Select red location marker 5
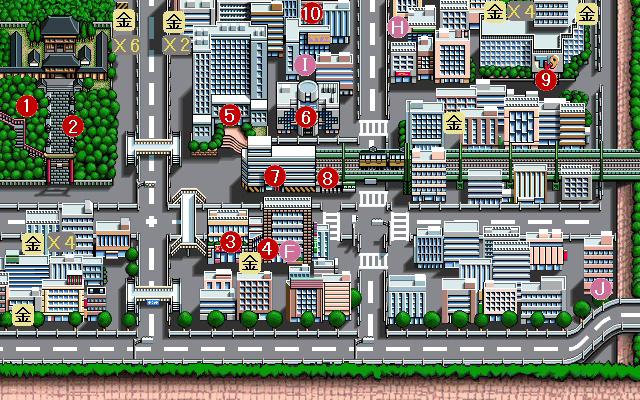The width and height of the screenshot is (640, 400). pos(230,115)
